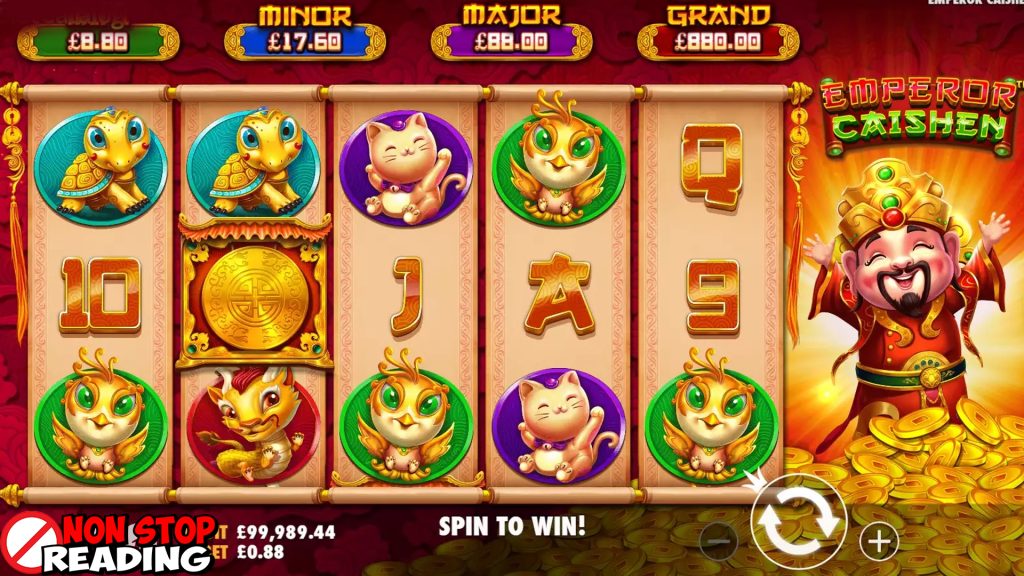
Task: Click the Non Stop Reading logo overlay
Action: point(108,543)
